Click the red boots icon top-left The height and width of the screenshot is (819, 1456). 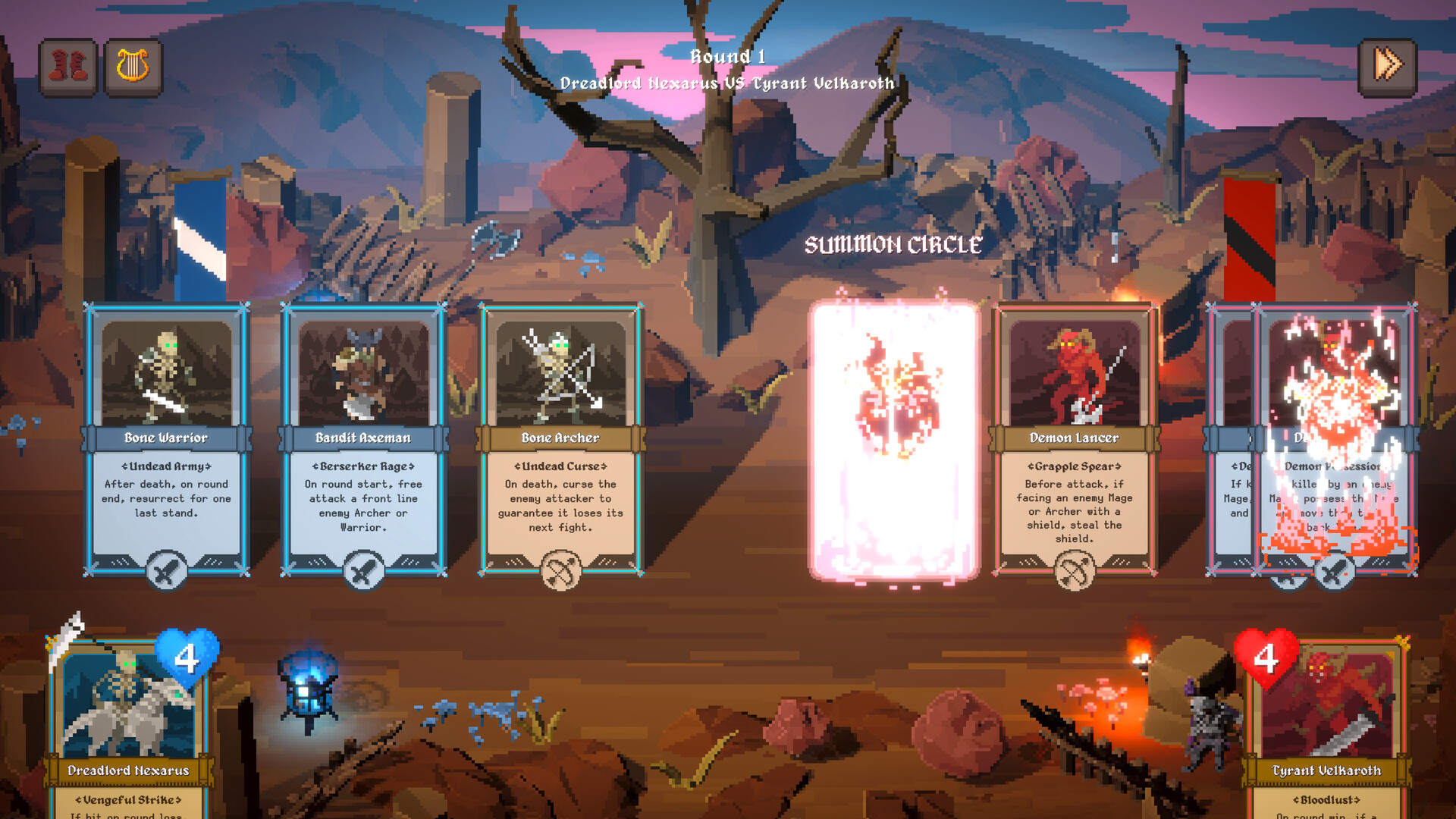(x=67, y=67)
